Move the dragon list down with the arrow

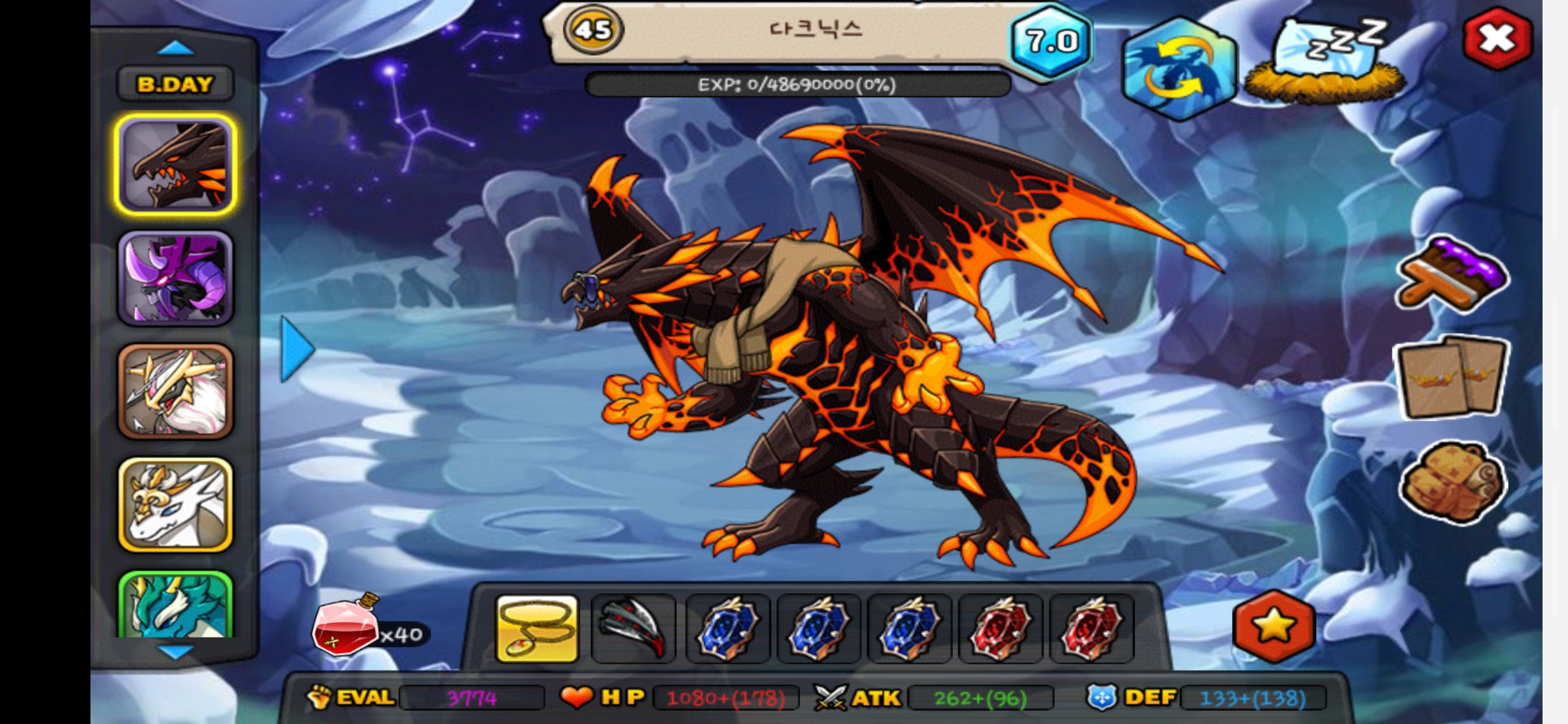pos(175,651)
